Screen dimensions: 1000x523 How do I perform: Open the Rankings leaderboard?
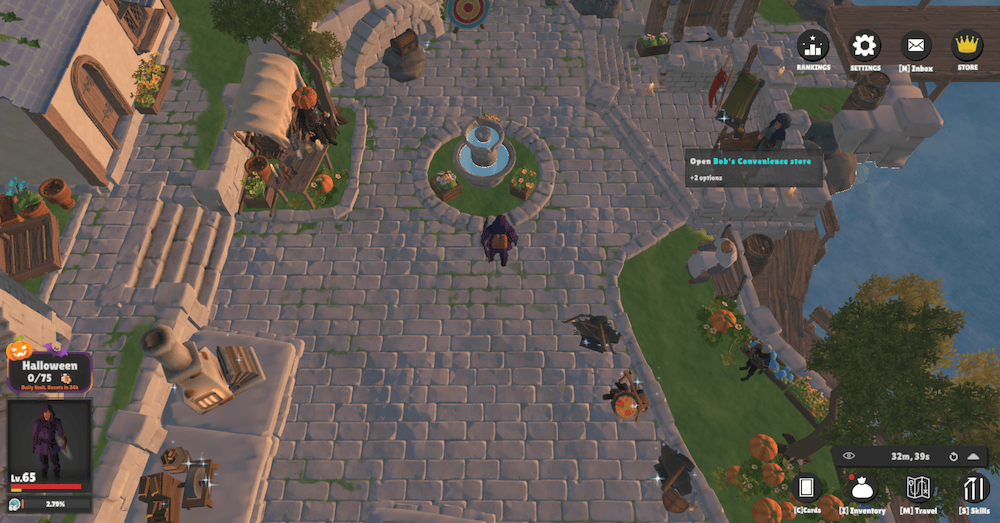813,46
